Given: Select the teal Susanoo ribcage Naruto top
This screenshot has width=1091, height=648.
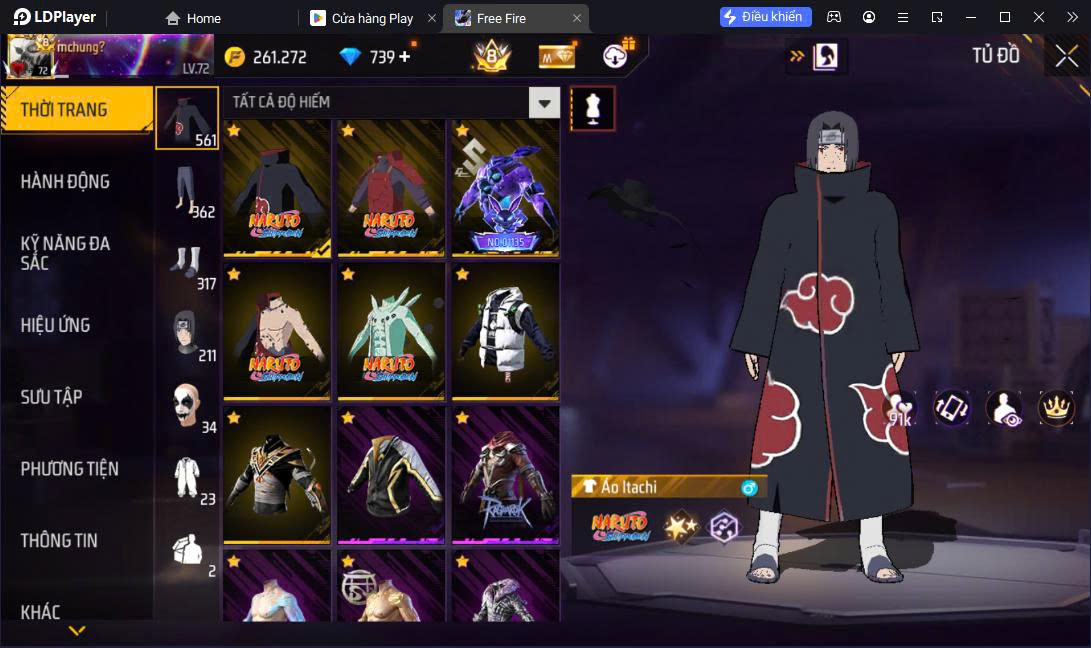Looking at the screenshot, I should click(391, 330).
